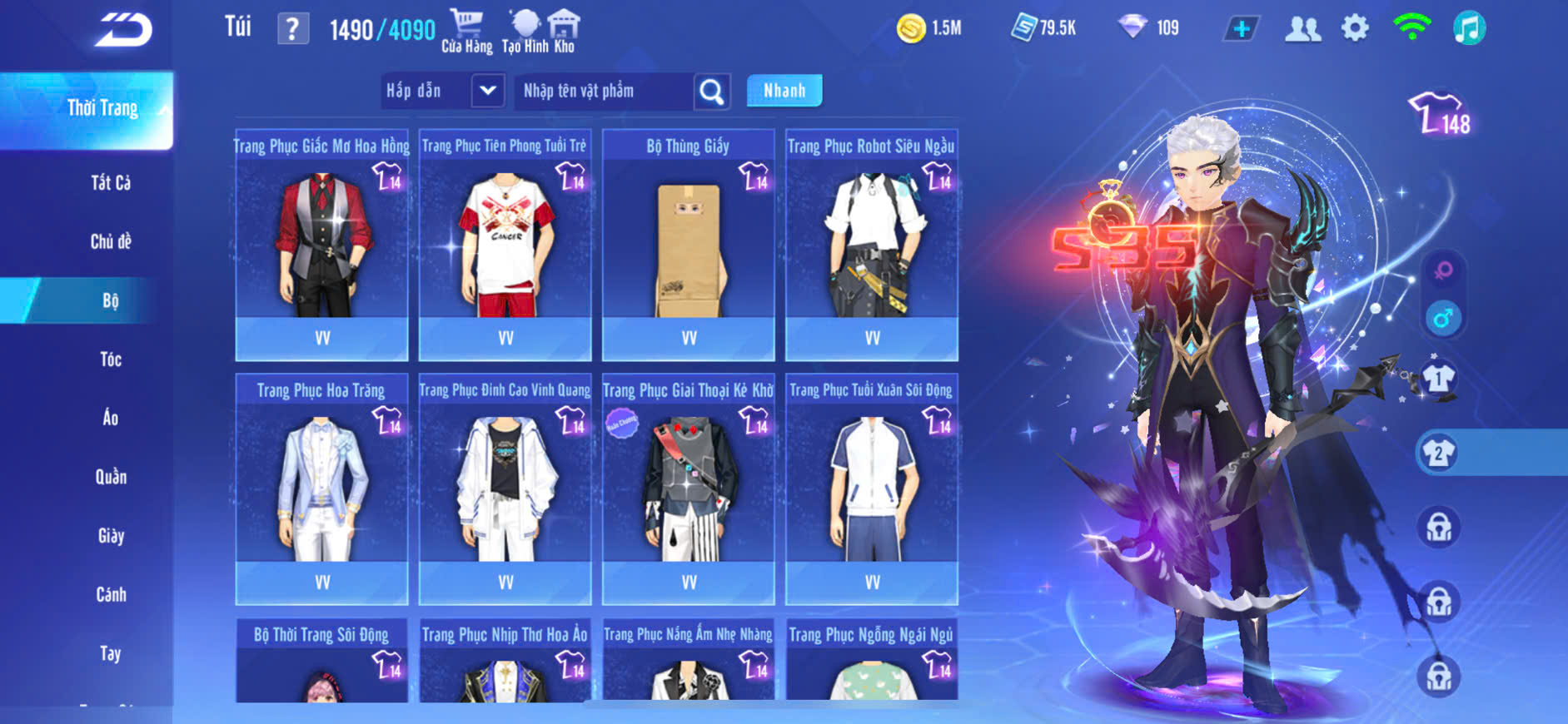Select the Tóc hair category

pyautogui.click(x=111, y=360)
